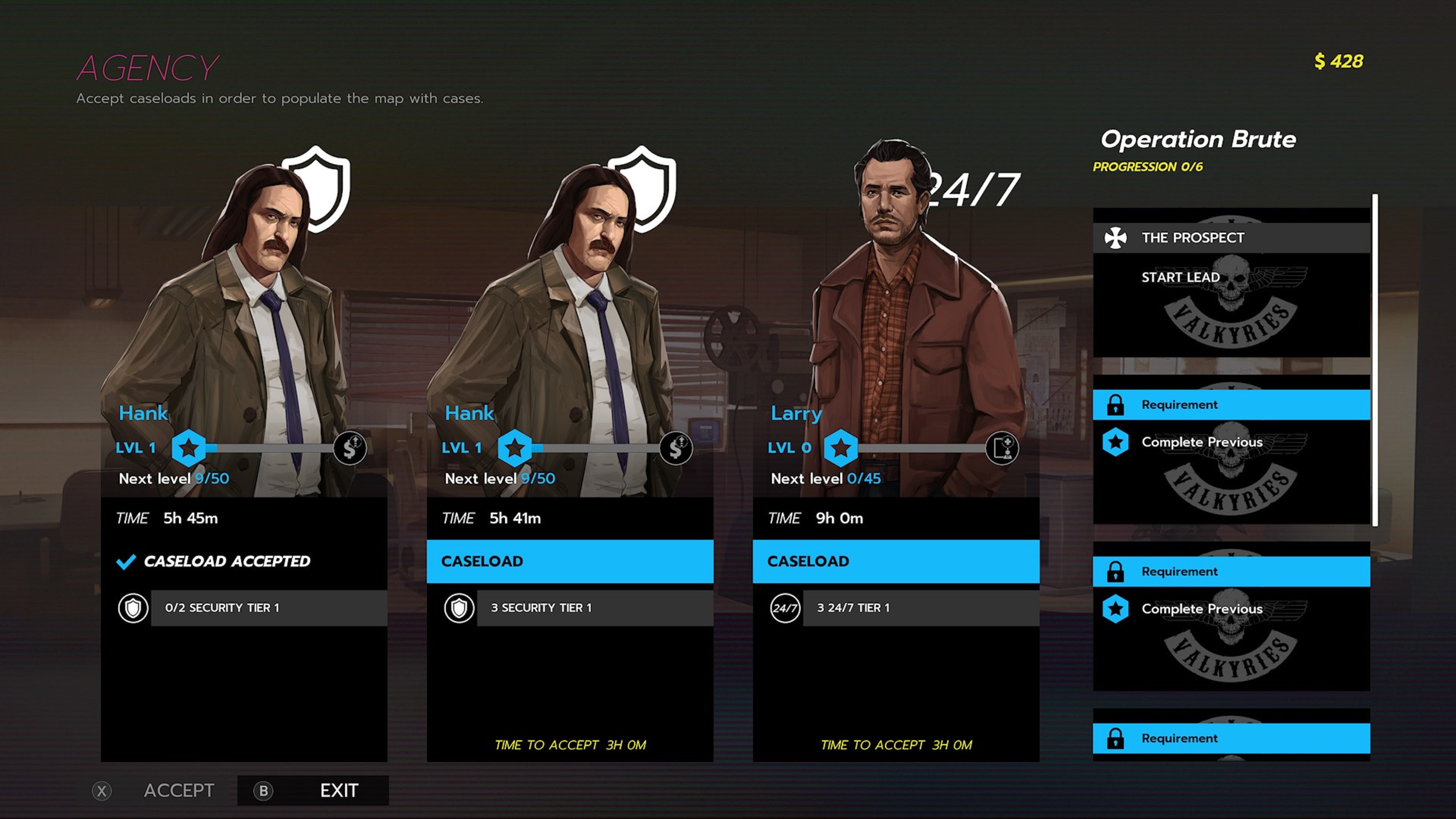Start the lead on The Prospect

(1180, 278)
